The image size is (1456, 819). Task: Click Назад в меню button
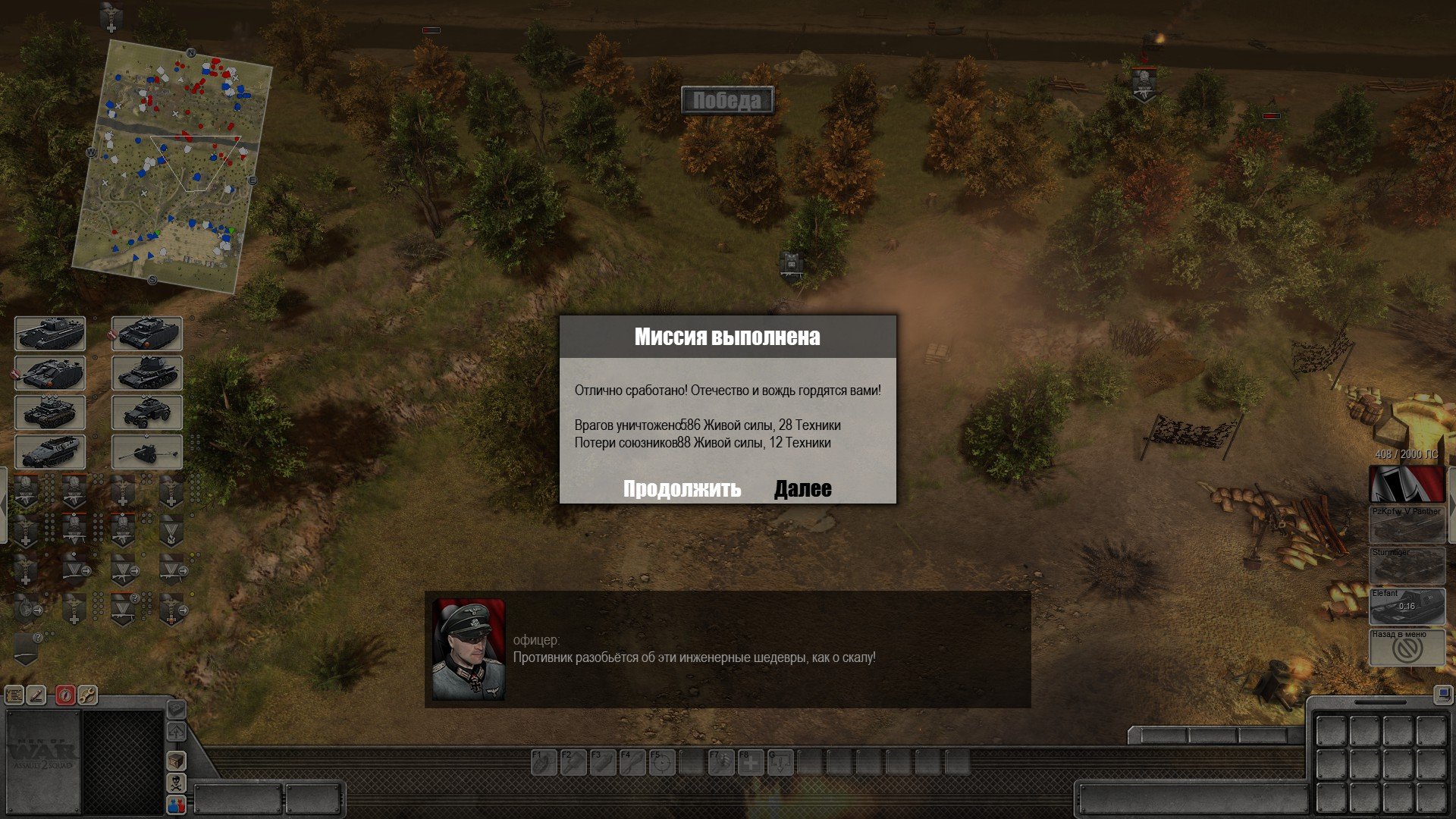(1407, 648)
